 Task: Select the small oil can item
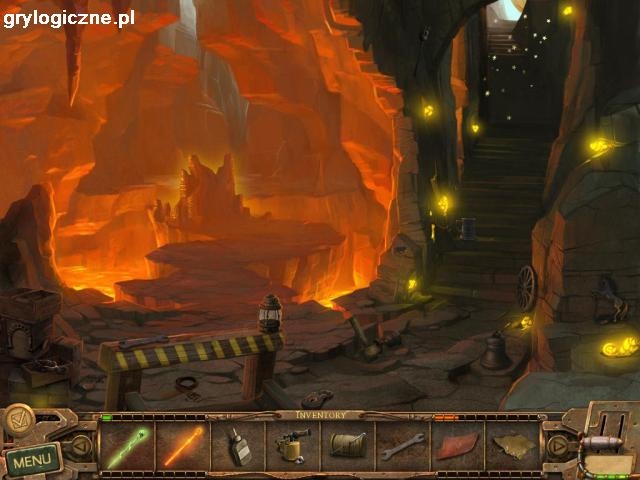coord(239,446)
